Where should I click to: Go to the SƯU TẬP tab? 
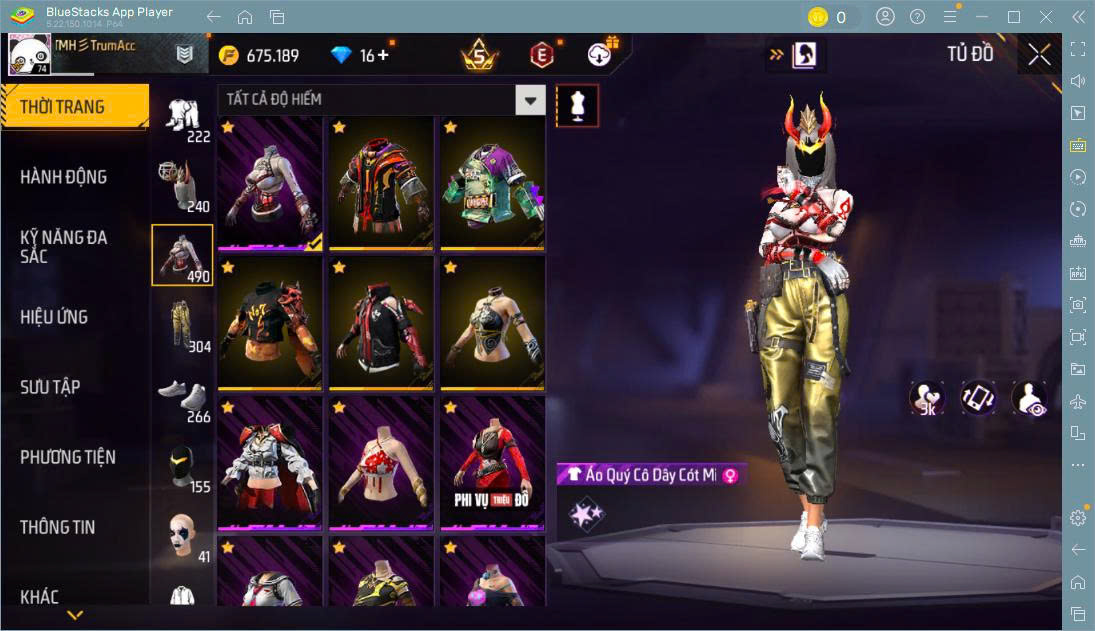(x=50, y=387)
